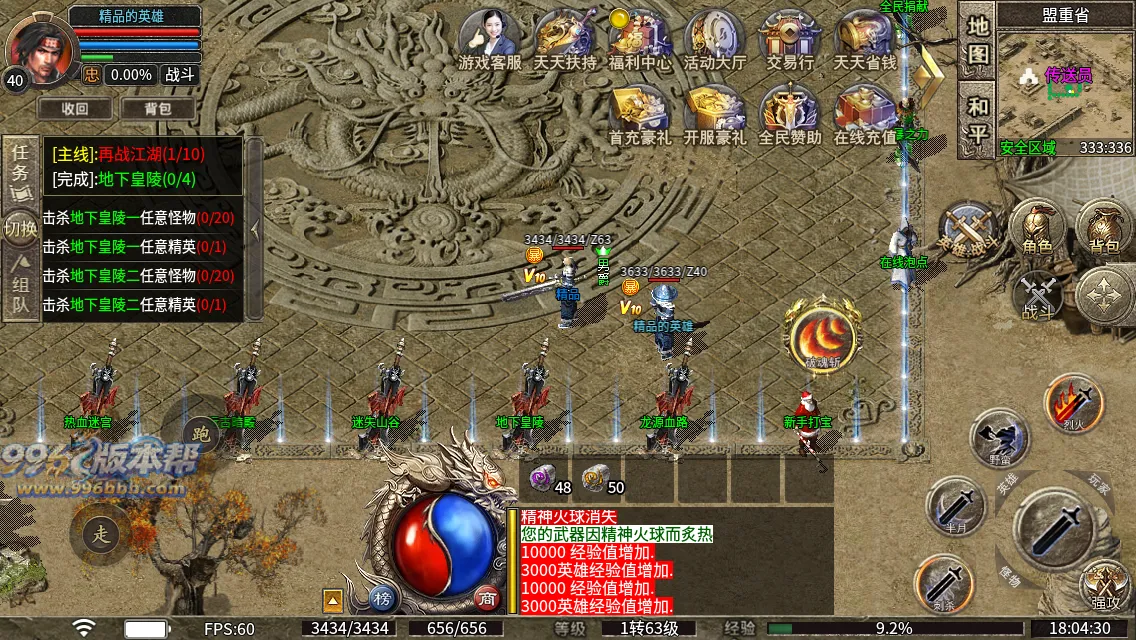The height and width of the screenshot is (640, 1136).
Task: Open the 开服豪礼 server launch gift
Action: click(714, 113)
